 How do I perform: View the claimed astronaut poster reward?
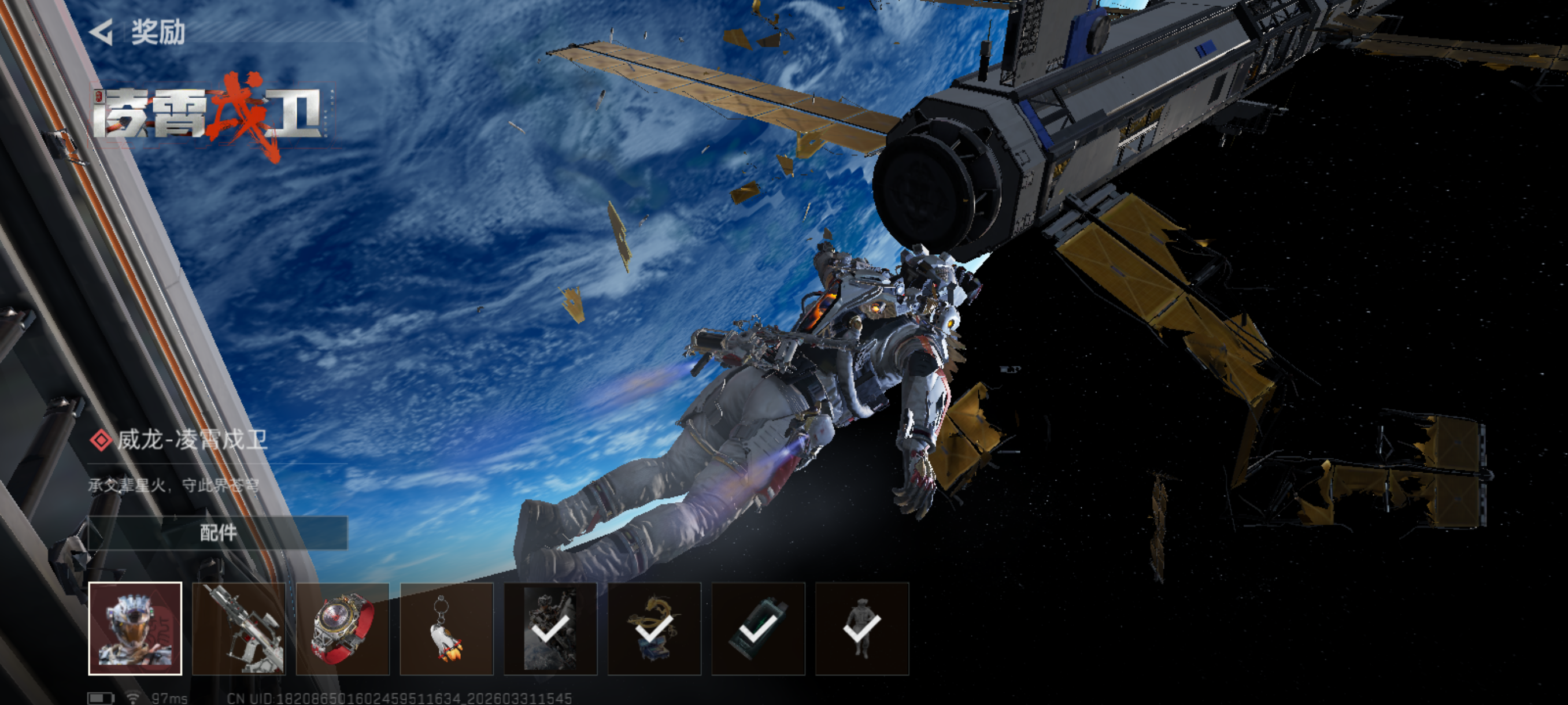point(550,628)
